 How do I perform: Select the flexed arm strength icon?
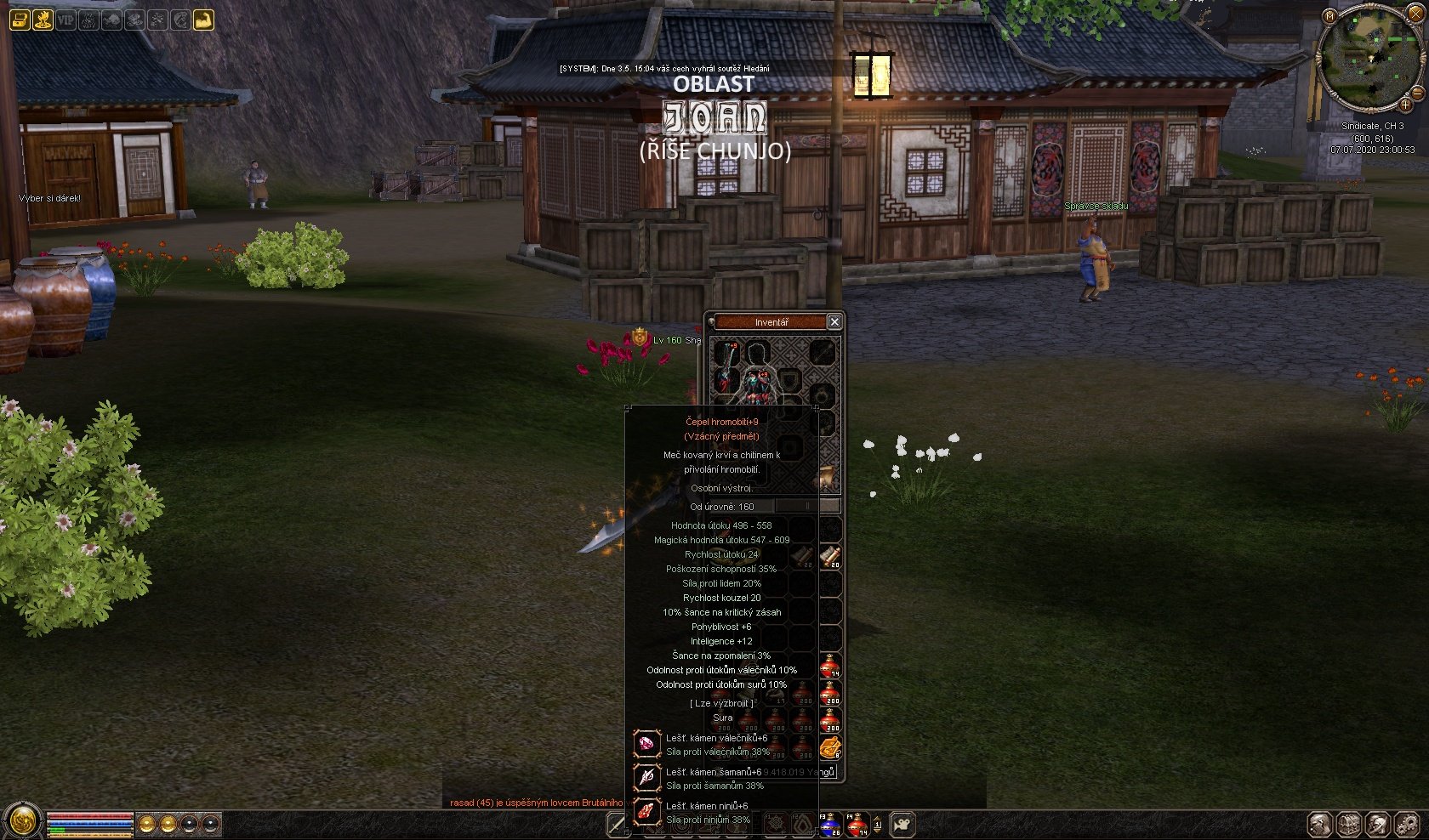pyautogui.click(x=203, y=19)
